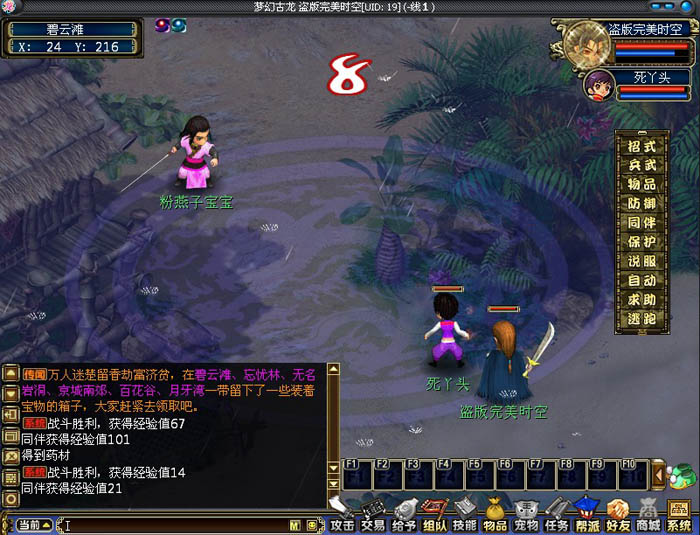Click the chat text input field
This screenshot has height=535, width=700.
175,525
